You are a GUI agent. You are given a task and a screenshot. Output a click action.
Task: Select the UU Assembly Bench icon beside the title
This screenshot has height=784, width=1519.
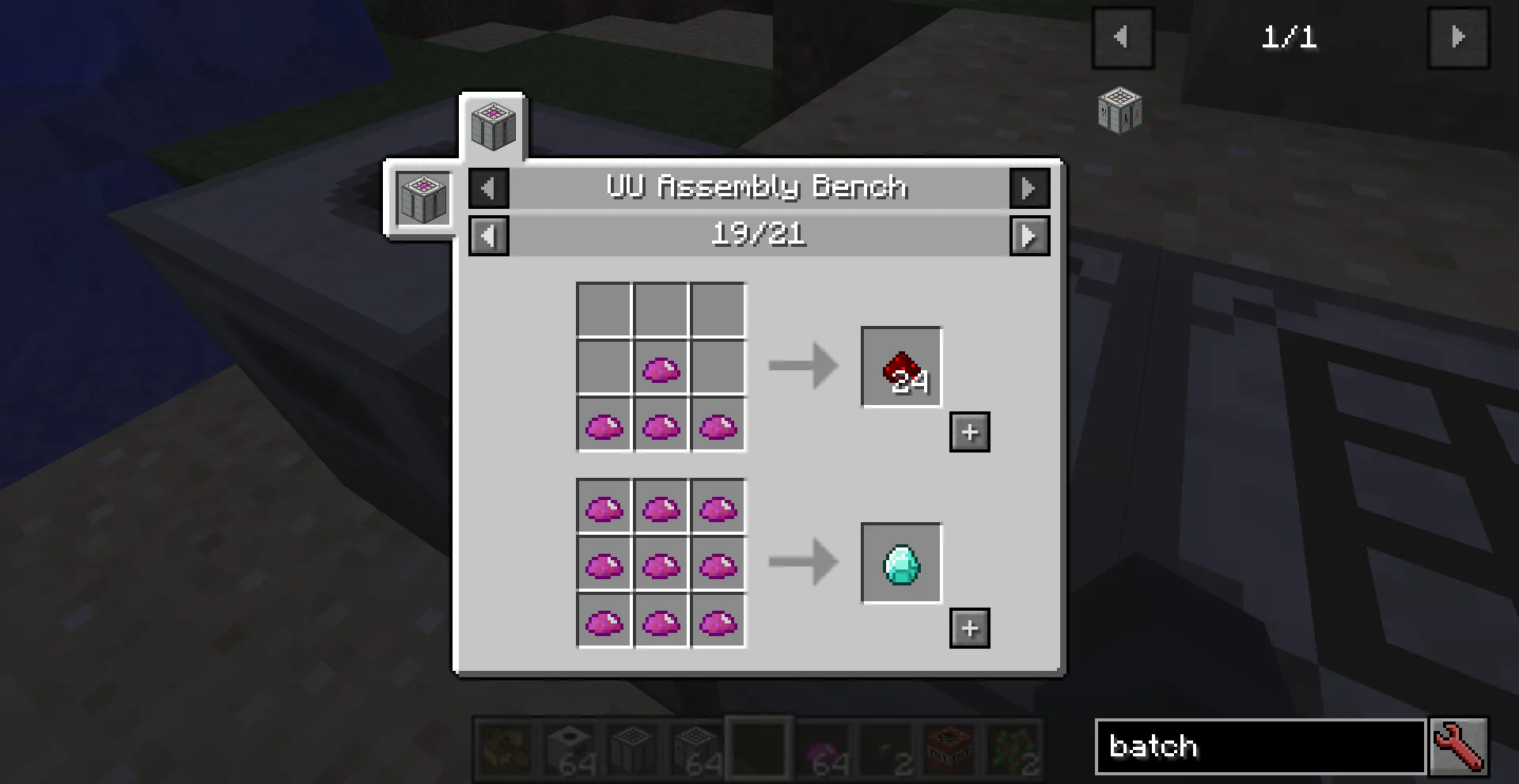click(423, 198)
